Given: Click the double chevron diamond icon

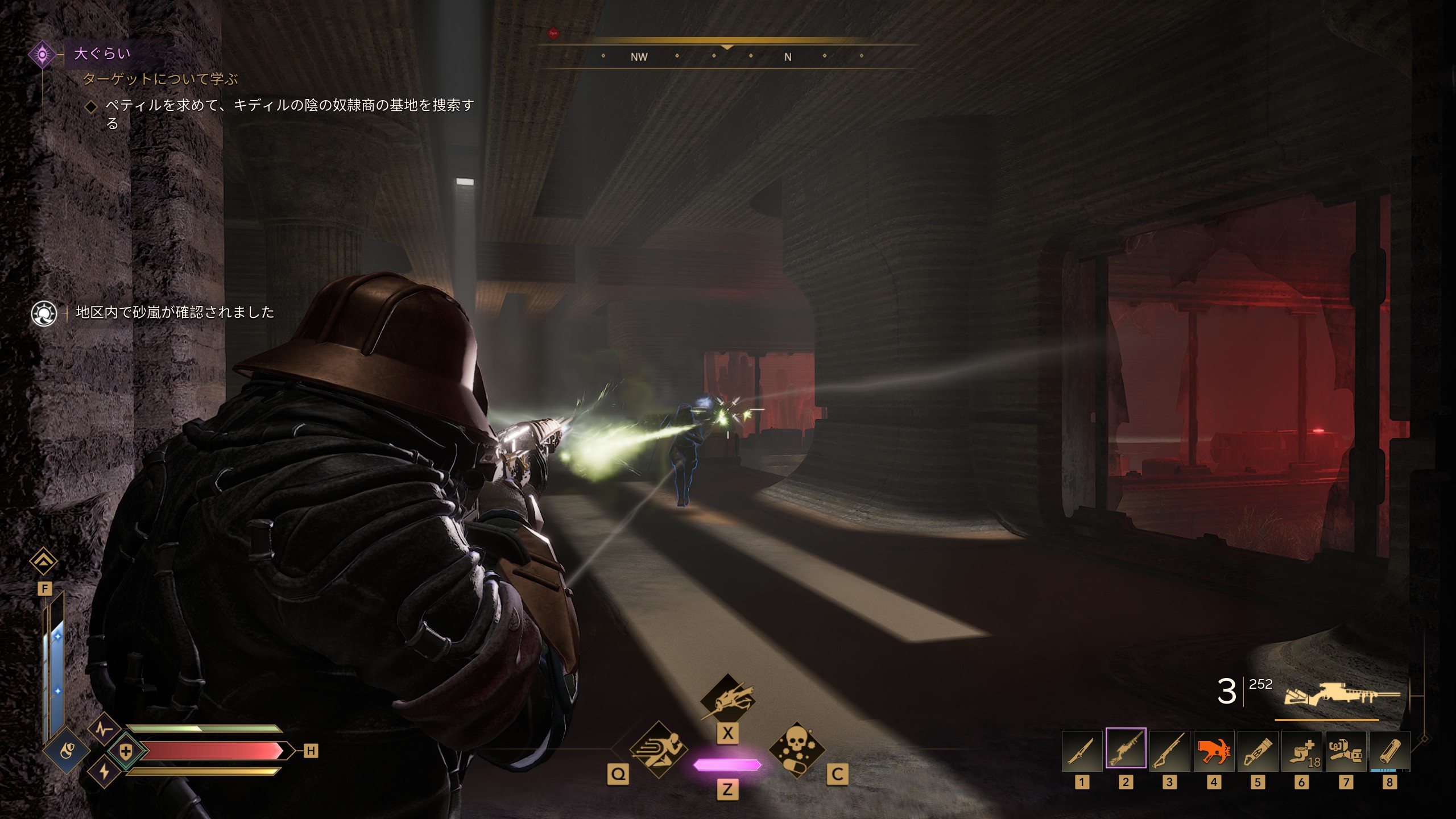Looking at the screenshot, I should click(x=44, y=562).
